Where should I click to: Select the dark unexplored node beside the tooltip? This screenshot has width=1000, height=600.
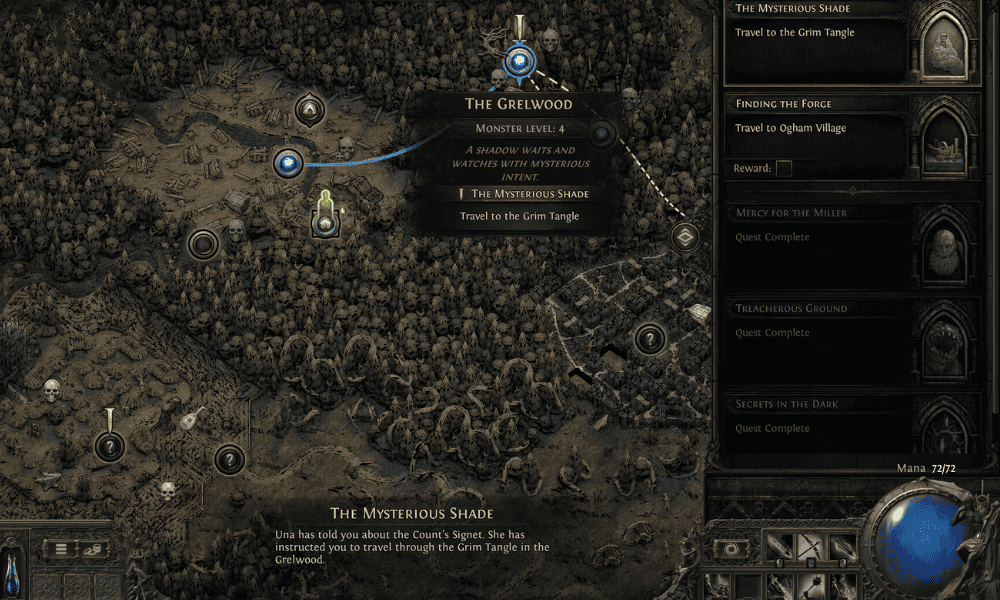coord(603,134)
